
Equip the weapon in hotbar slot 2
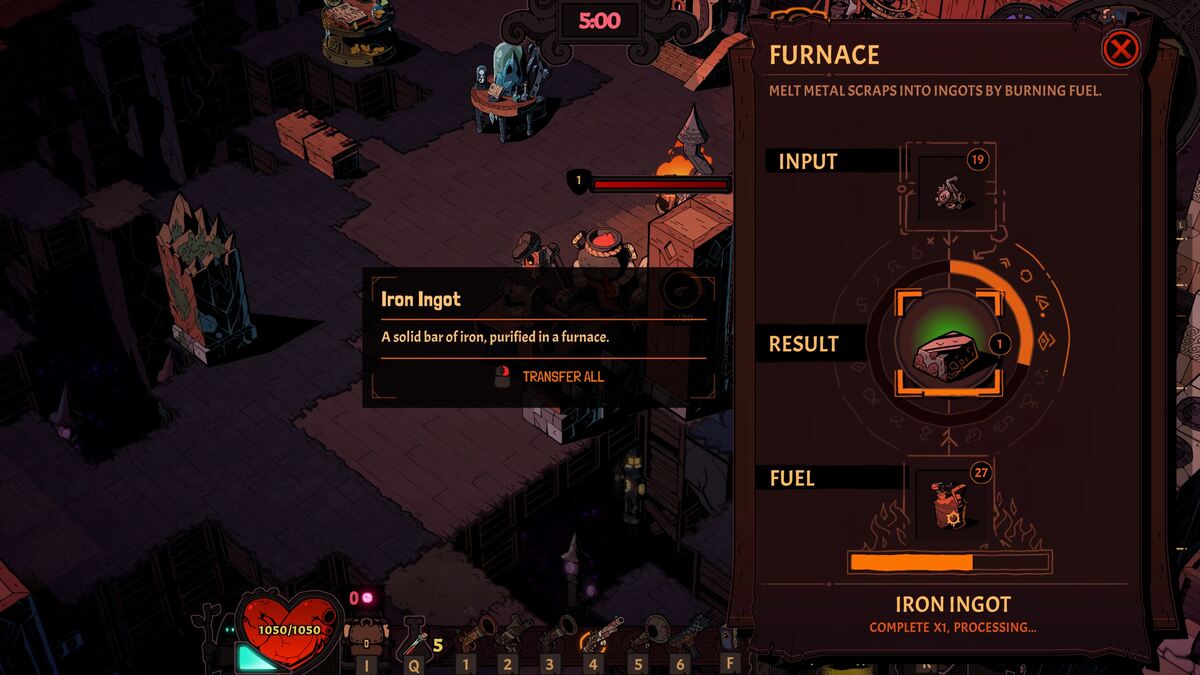(513, 633)
